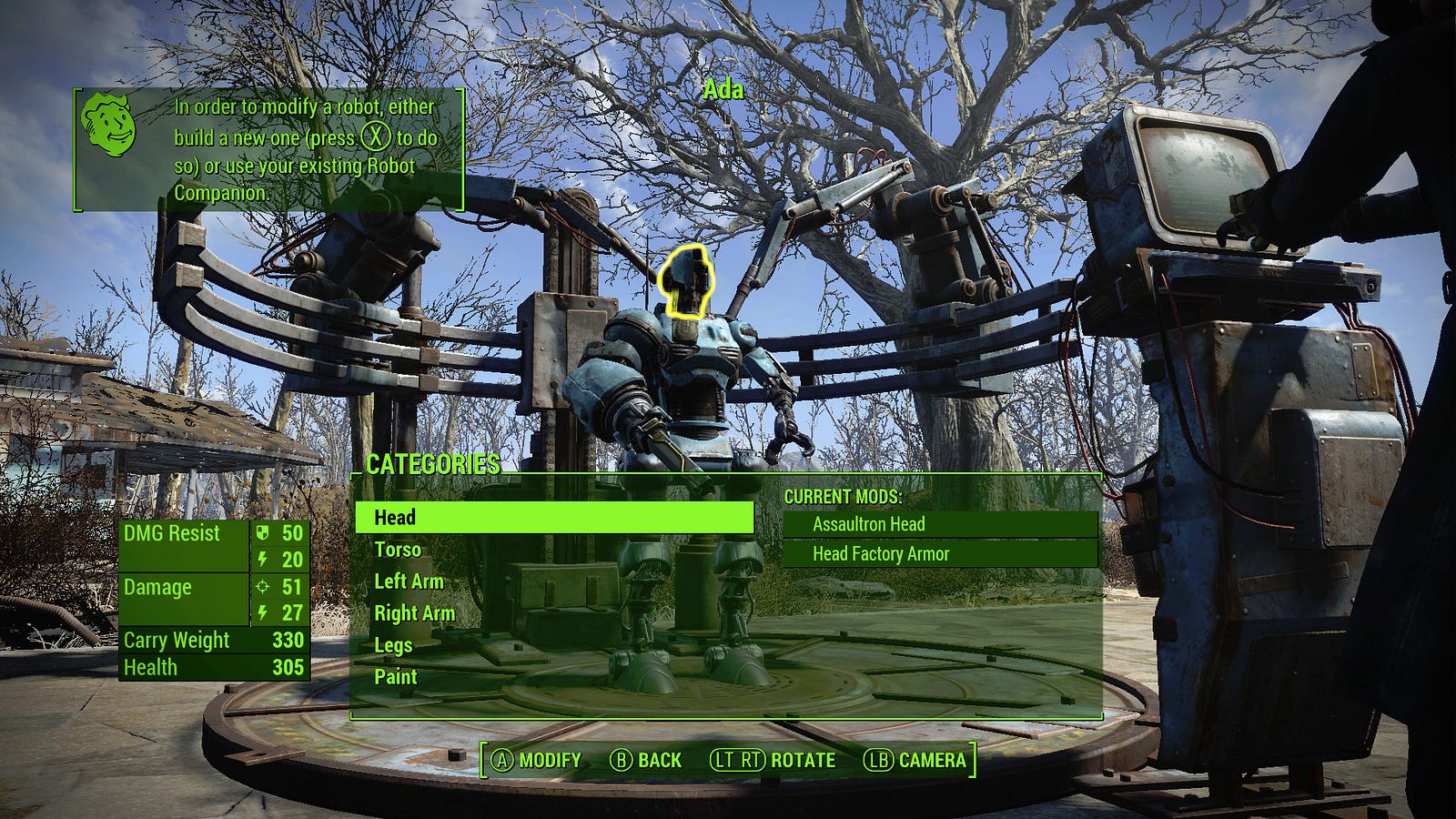The image size is (1456, 819).
Task: Select the Head category
Action: (553, 518)
